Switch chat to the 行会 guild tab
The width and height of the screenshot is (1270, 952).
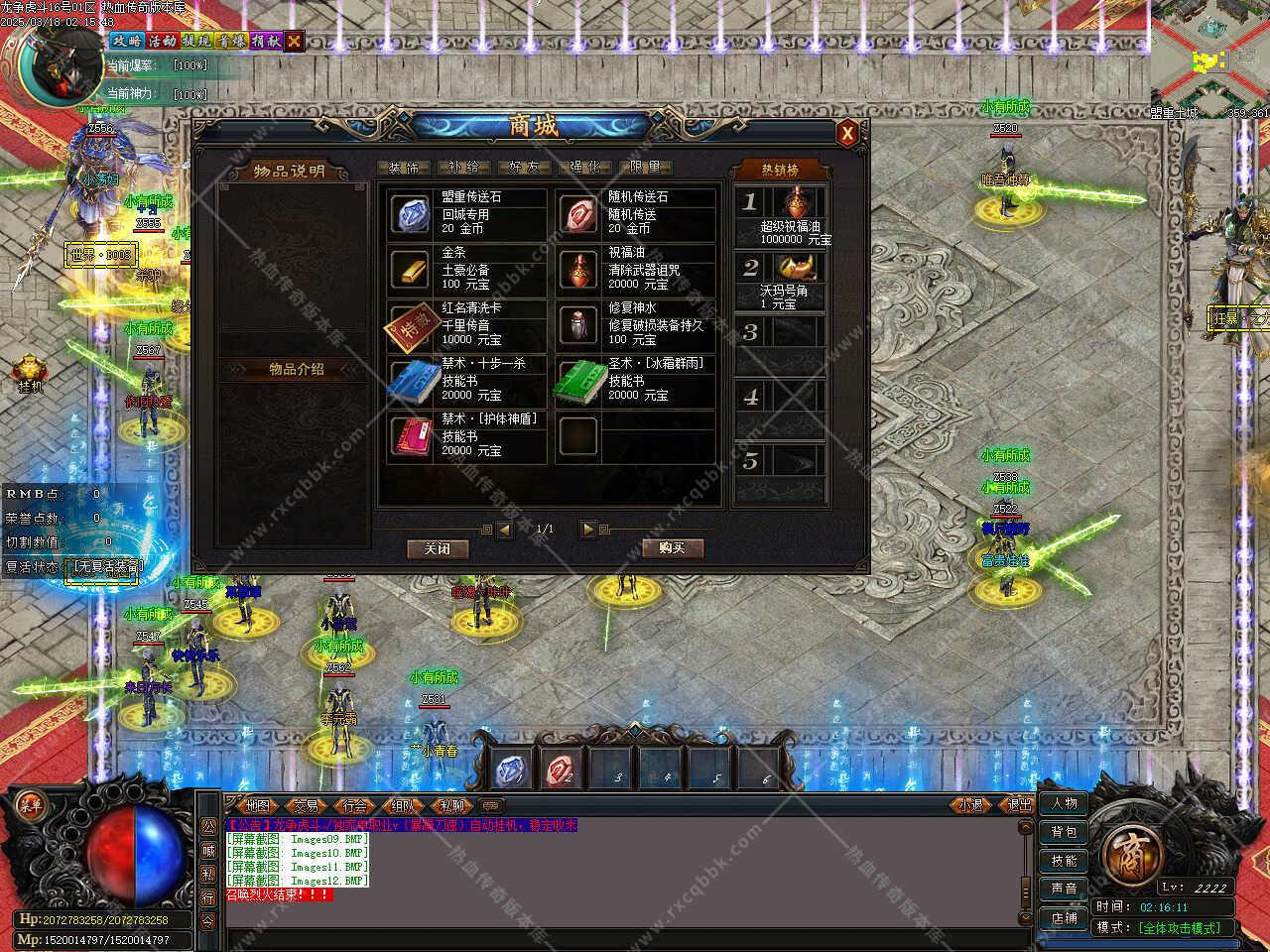[x=354, y=806]
